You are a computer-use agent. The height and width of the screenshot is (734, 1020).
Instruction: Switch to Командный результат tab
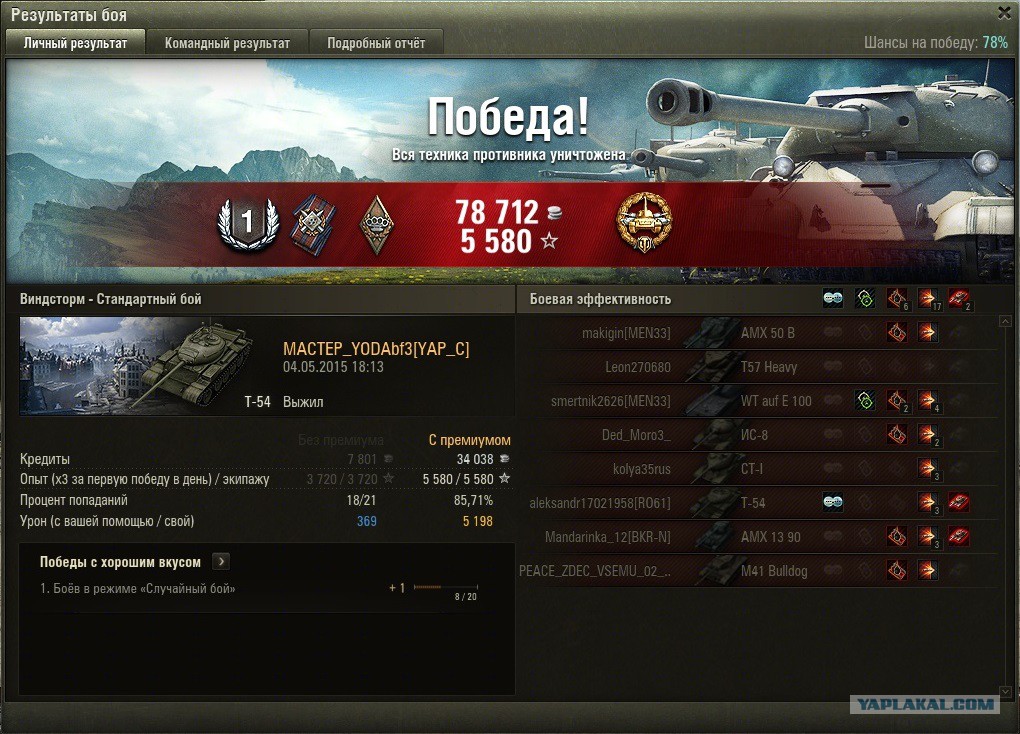click(x=227, y=43)
